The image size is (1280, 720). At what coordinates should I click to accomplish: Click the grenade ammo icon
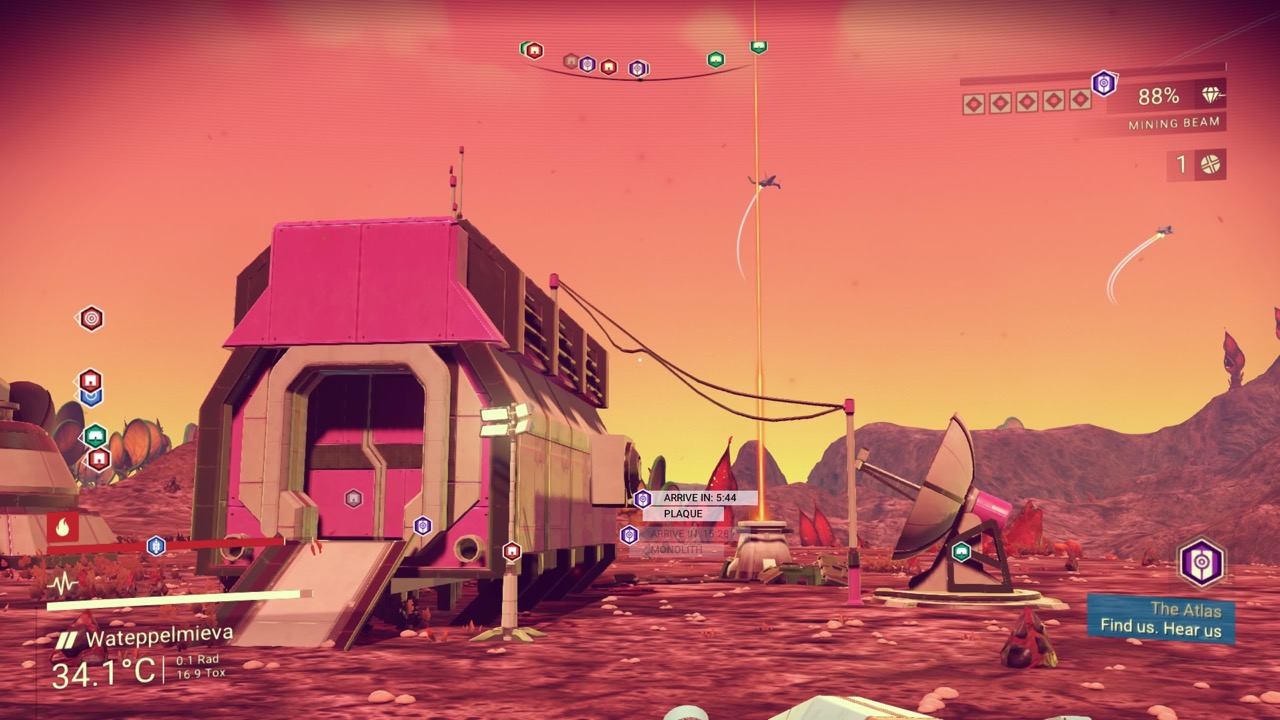coord(1211,165)
